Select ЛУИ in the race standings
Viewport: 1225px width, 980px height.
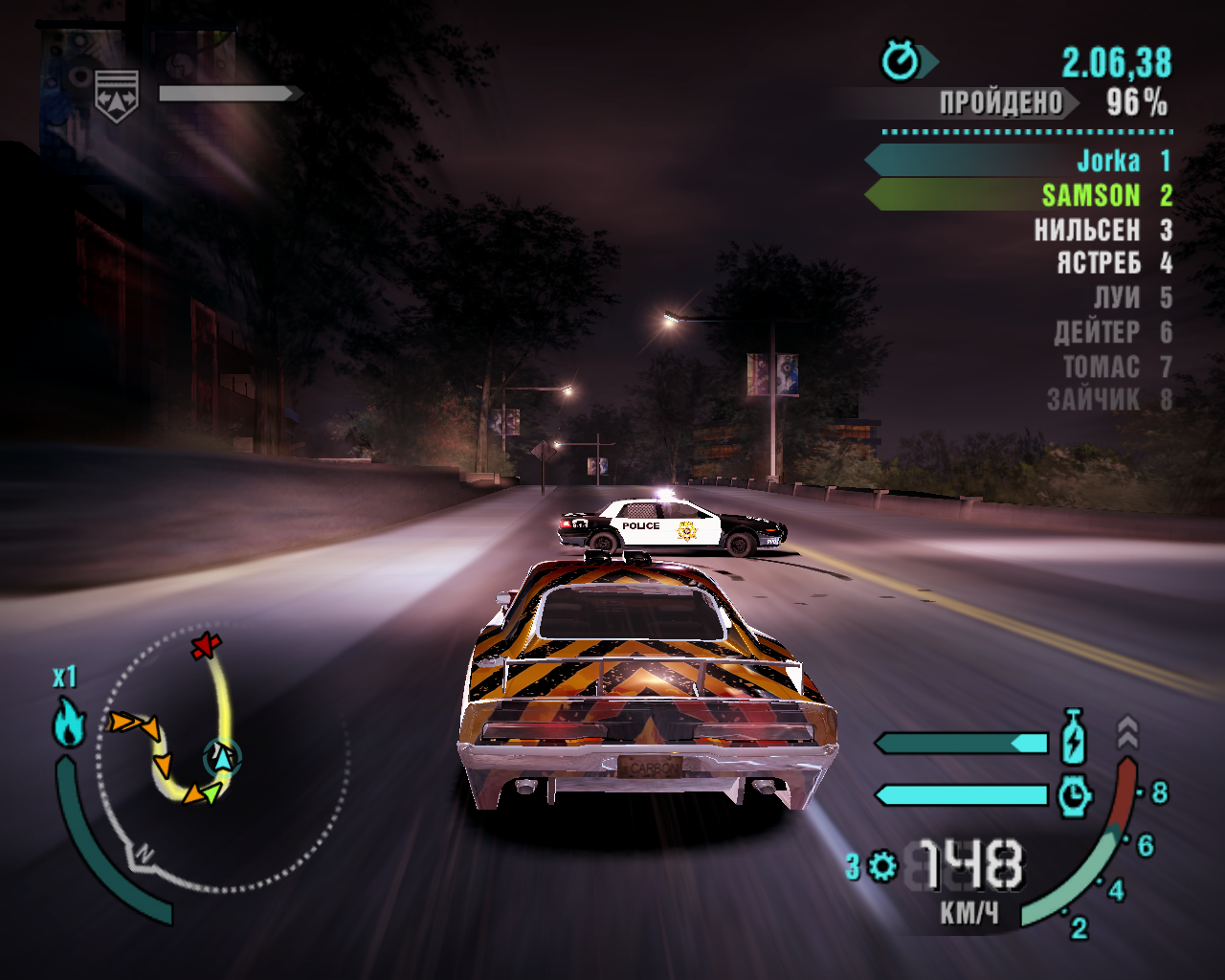pos(1117,298)
